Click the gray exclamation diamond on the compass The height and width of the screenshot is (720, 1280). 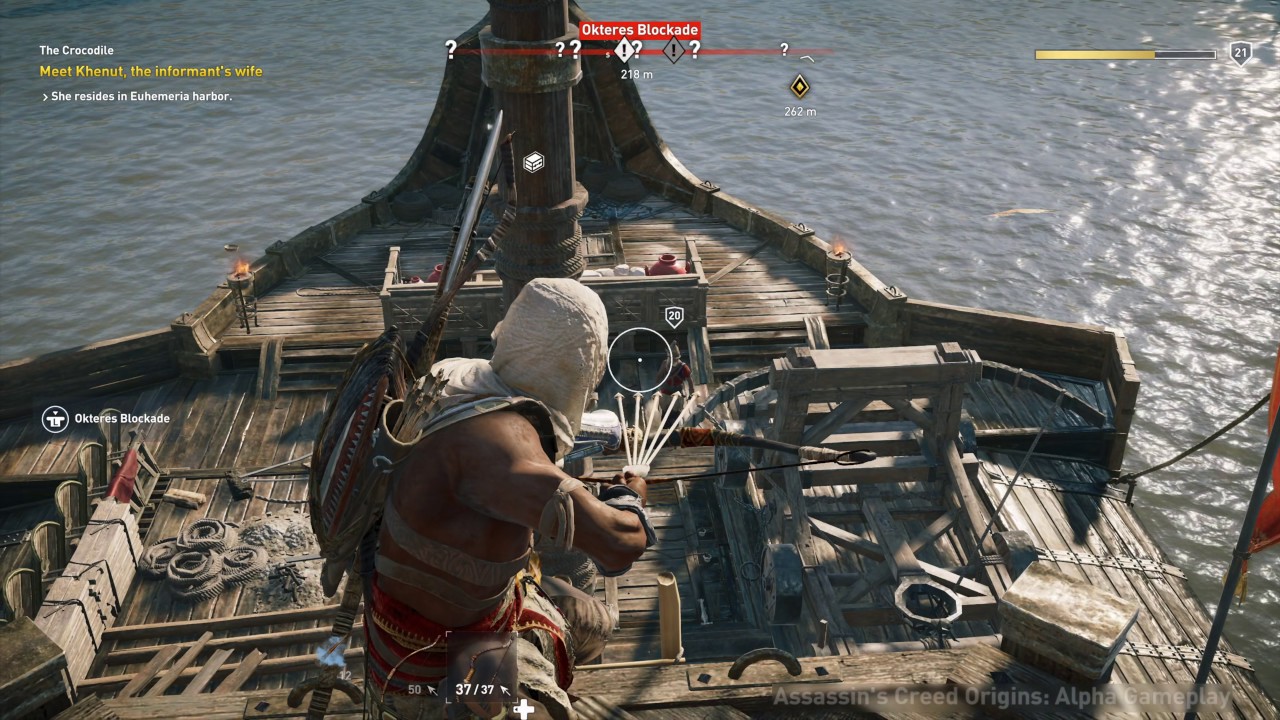tap(673, 50)
